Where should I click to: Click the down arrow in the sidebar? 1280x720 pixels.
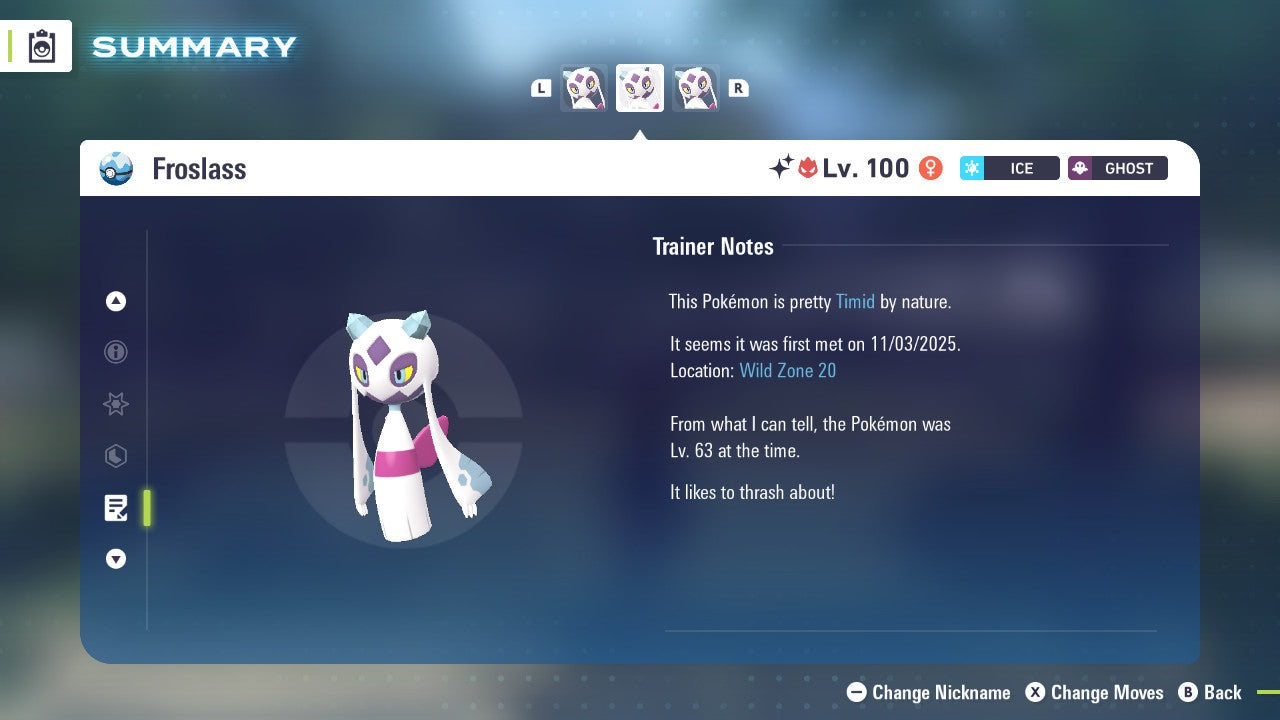click(115, 559)
